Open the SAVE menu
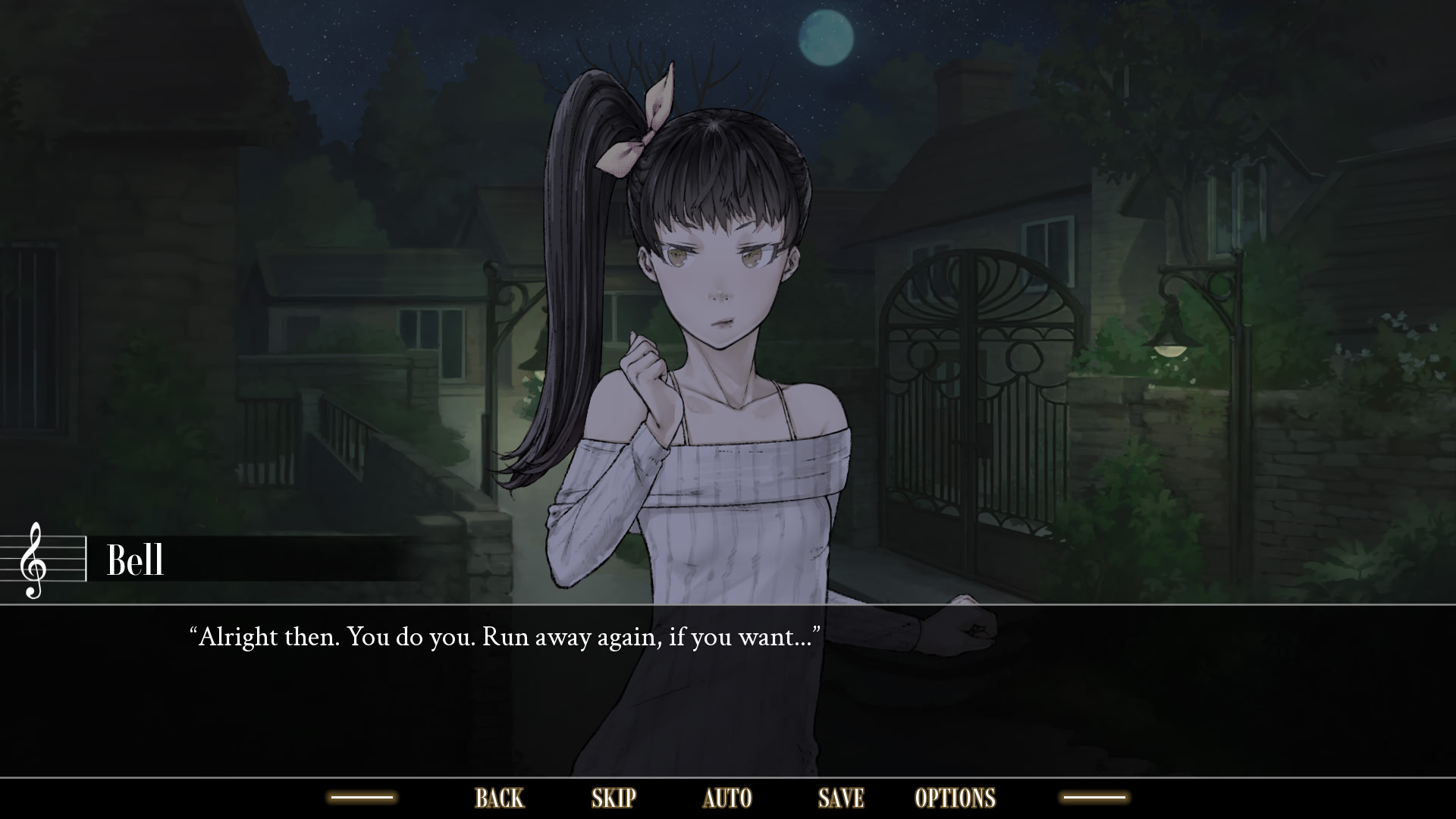The height and width of the screenshot is (819, 1456). [x=839, y=798]
